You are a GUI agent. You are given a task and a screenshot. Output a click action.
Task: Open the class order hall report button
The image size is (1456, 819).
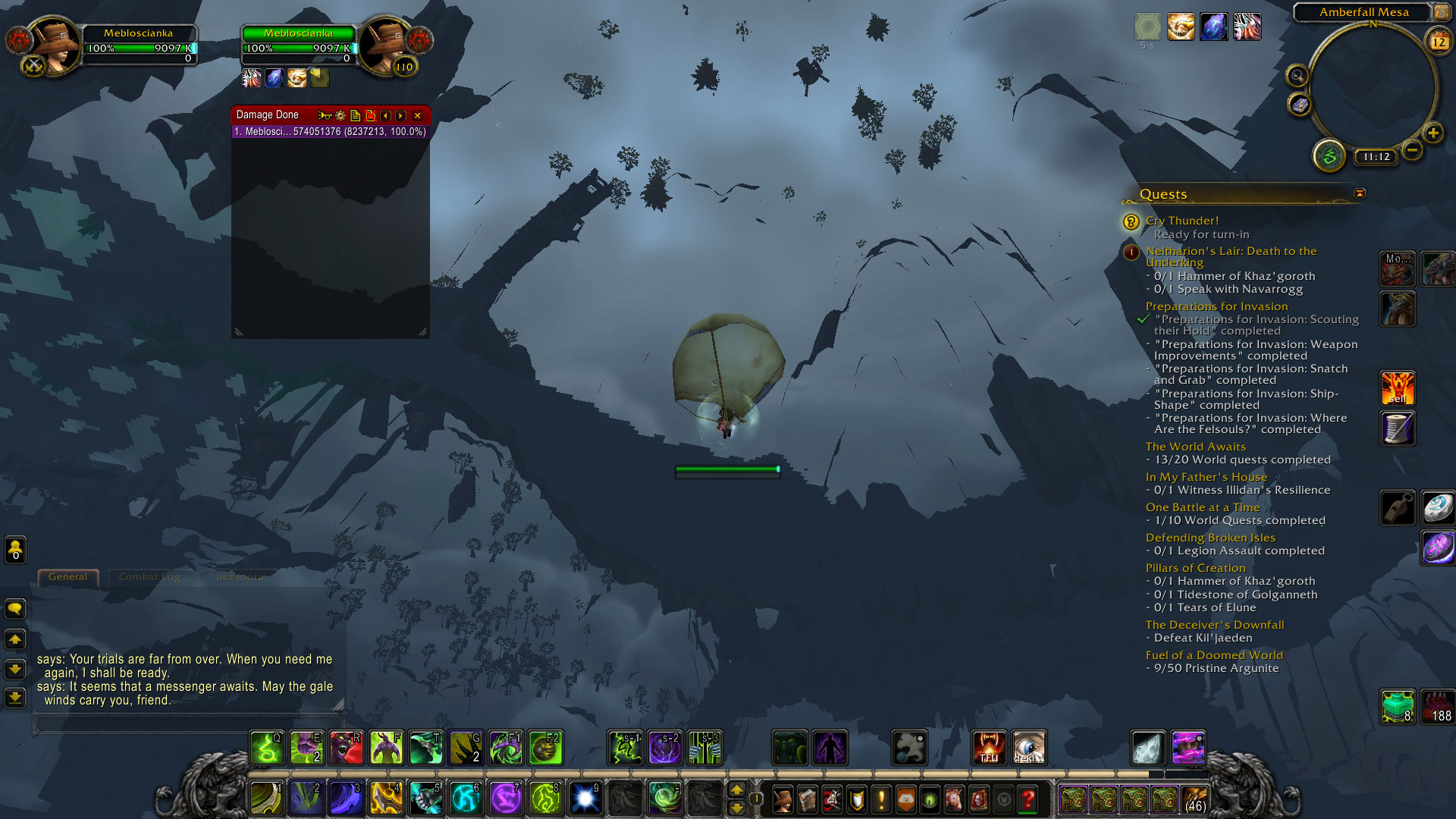[x=1329, y=156]
